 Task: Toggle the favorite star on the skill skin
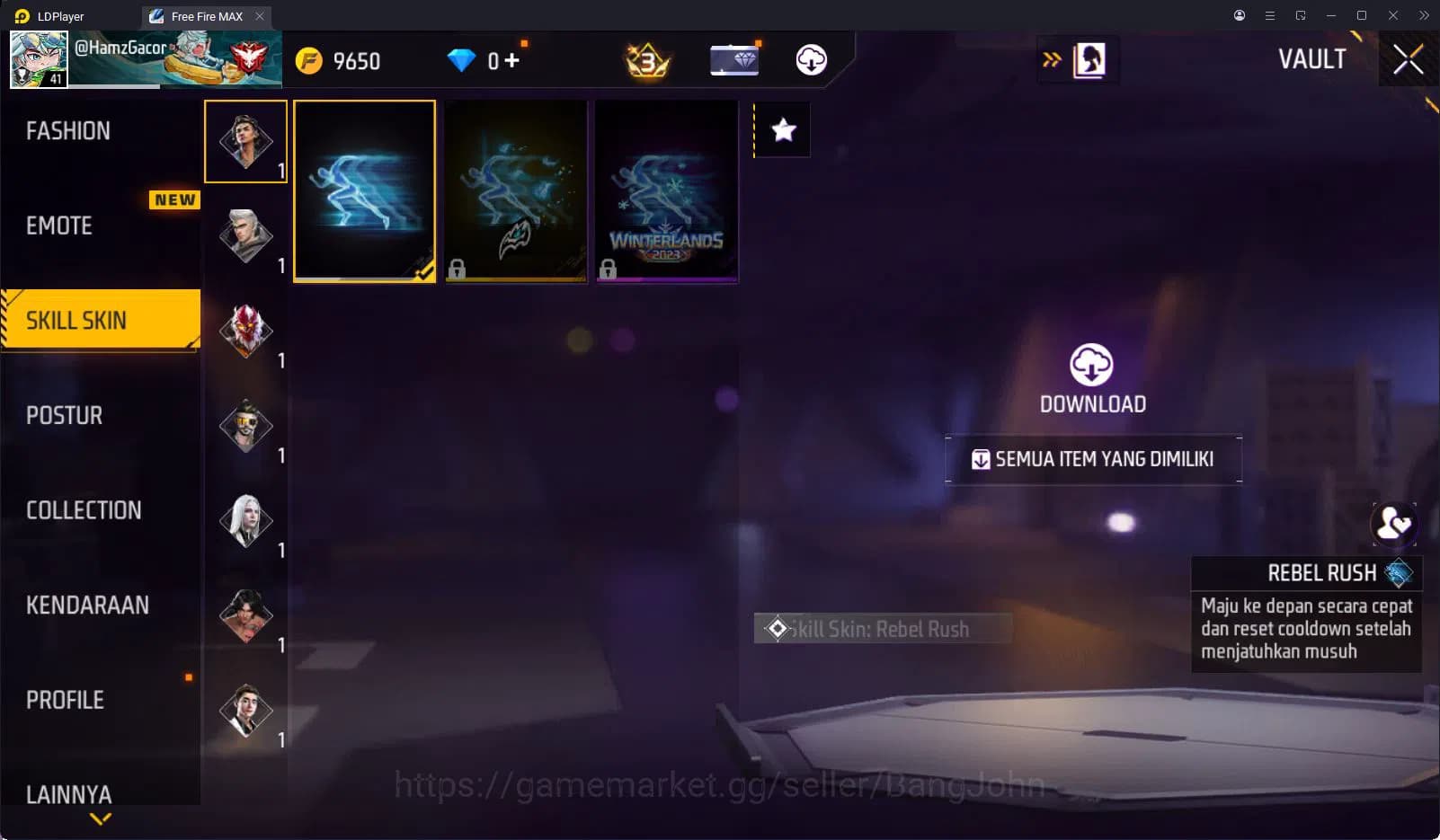(x=781, y=129)
